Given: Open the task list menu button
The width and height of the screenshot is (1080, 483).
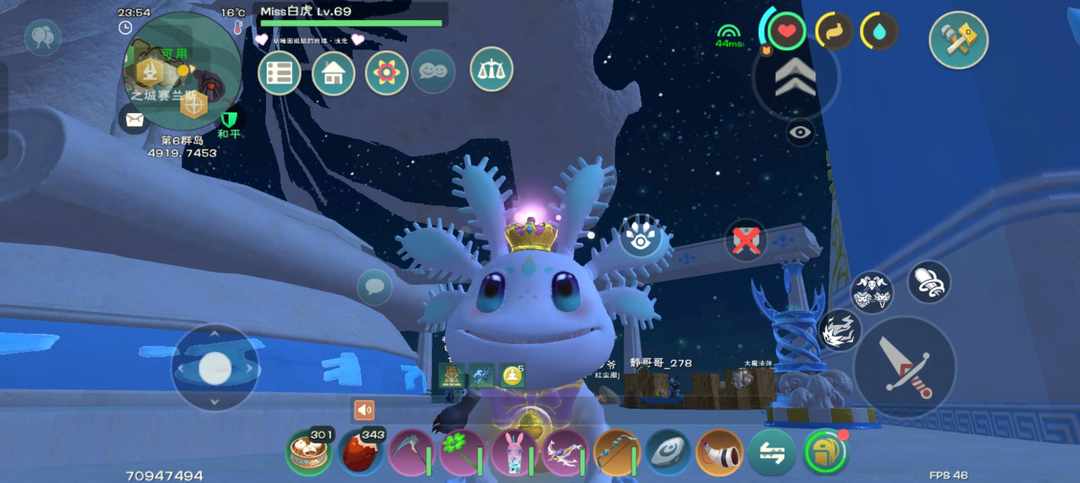Looking at the screenshot, I should pyautogui.click(x=279, y=73).
